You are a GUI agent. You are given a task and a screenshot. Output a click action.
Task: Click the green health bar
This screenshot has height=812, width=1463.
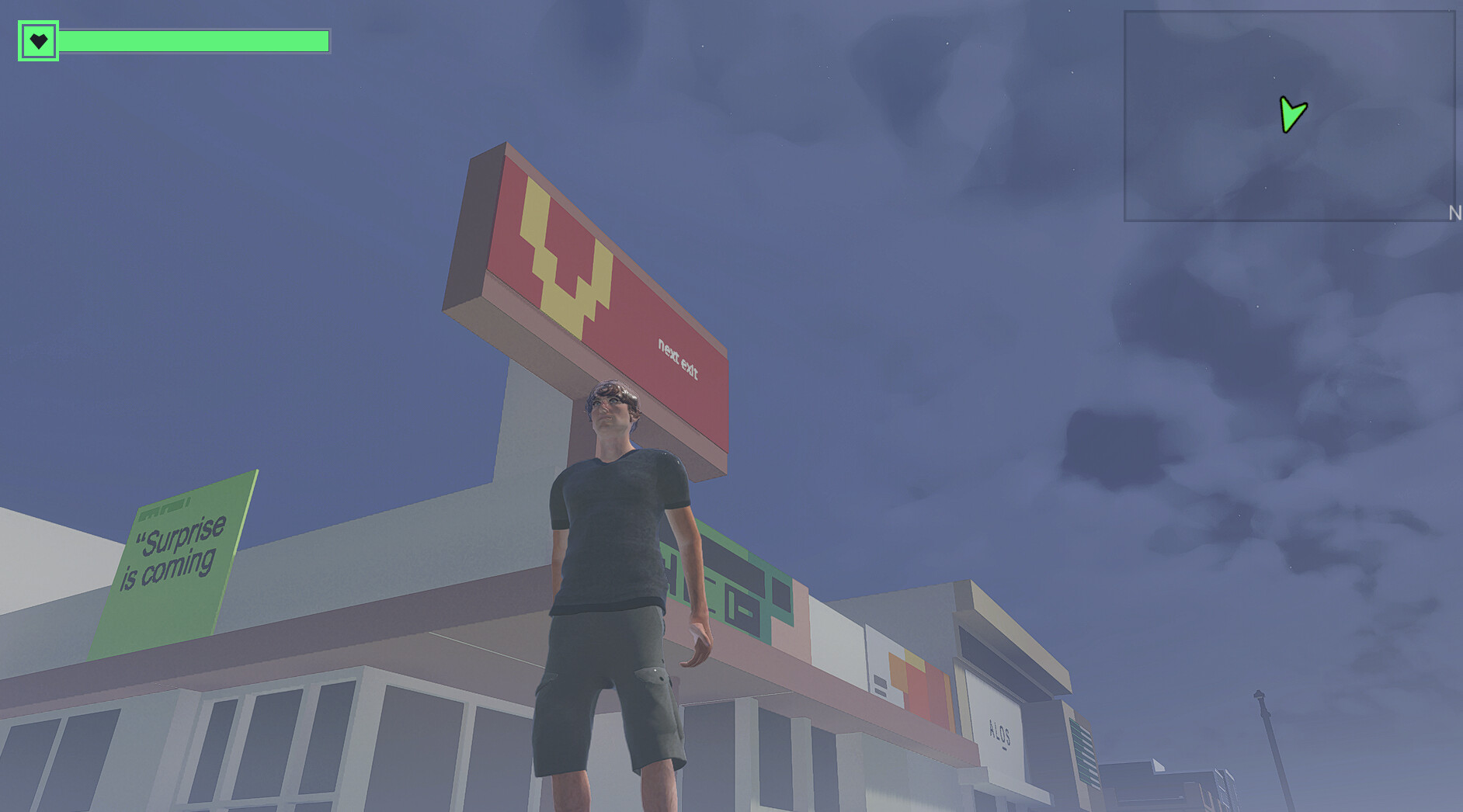click(x=194, y=40)
